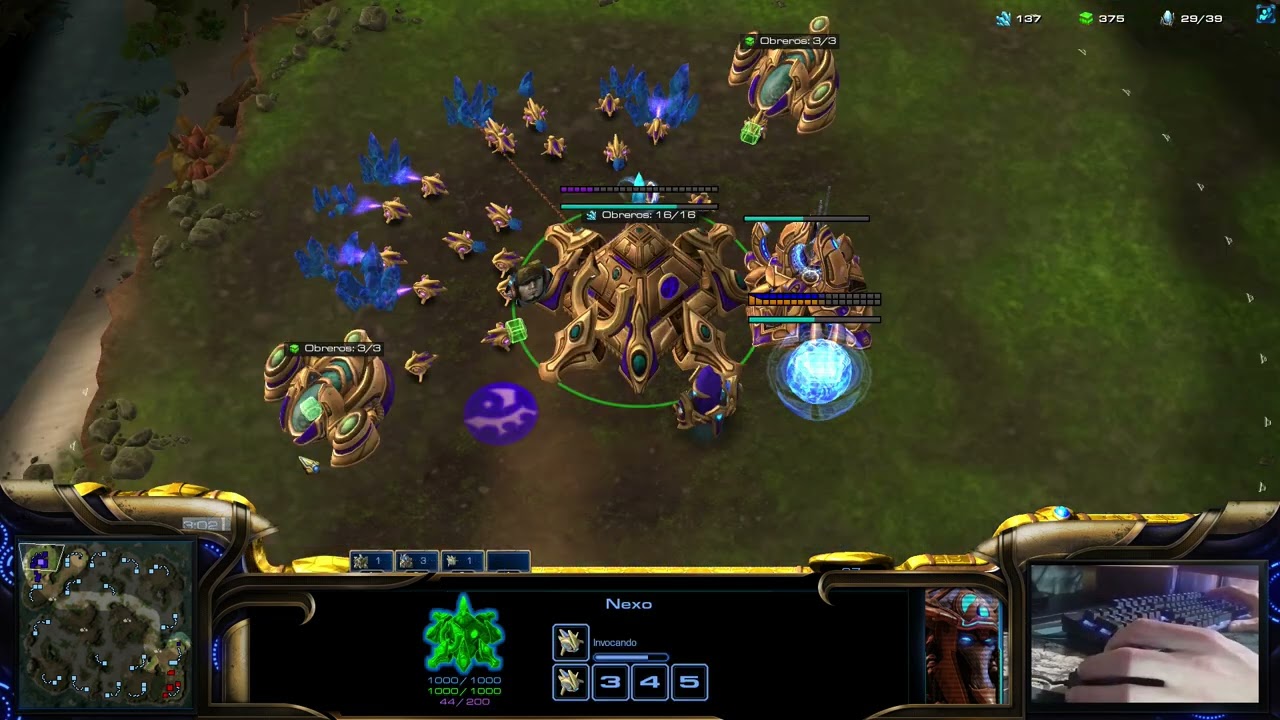Image resolution: width=1280 pixels, height=720 pixels.
Task: Open the social icon beside the supply count
Action: point(1266,15)
